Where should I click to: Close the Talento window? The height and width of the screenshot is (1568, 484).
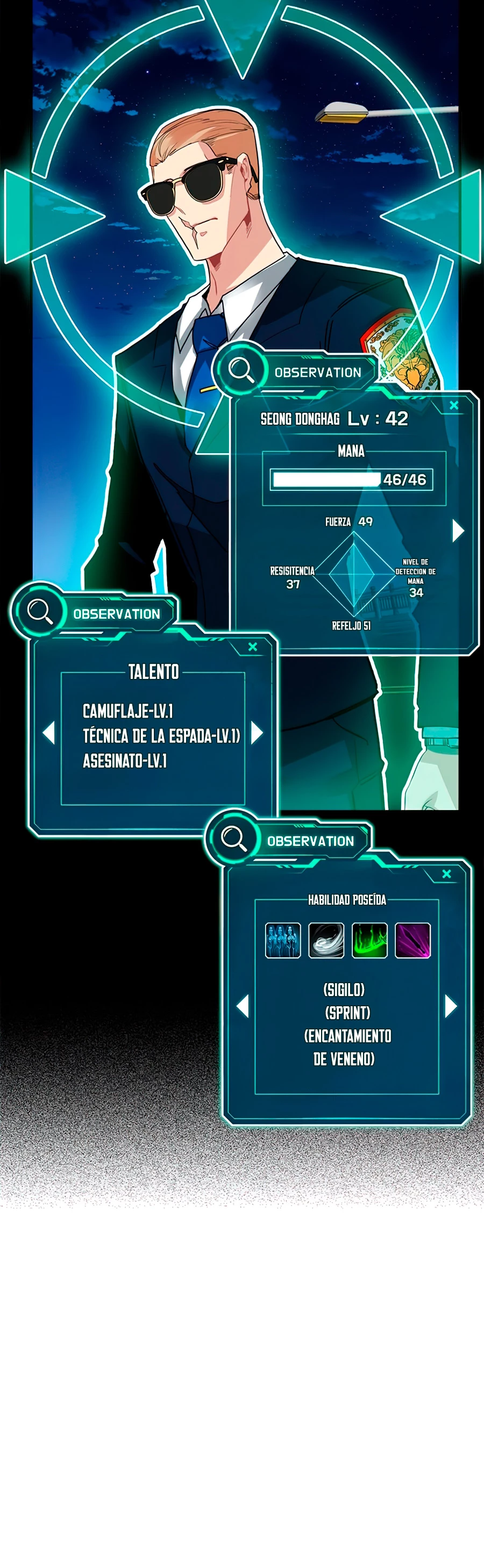coord(253,647)
